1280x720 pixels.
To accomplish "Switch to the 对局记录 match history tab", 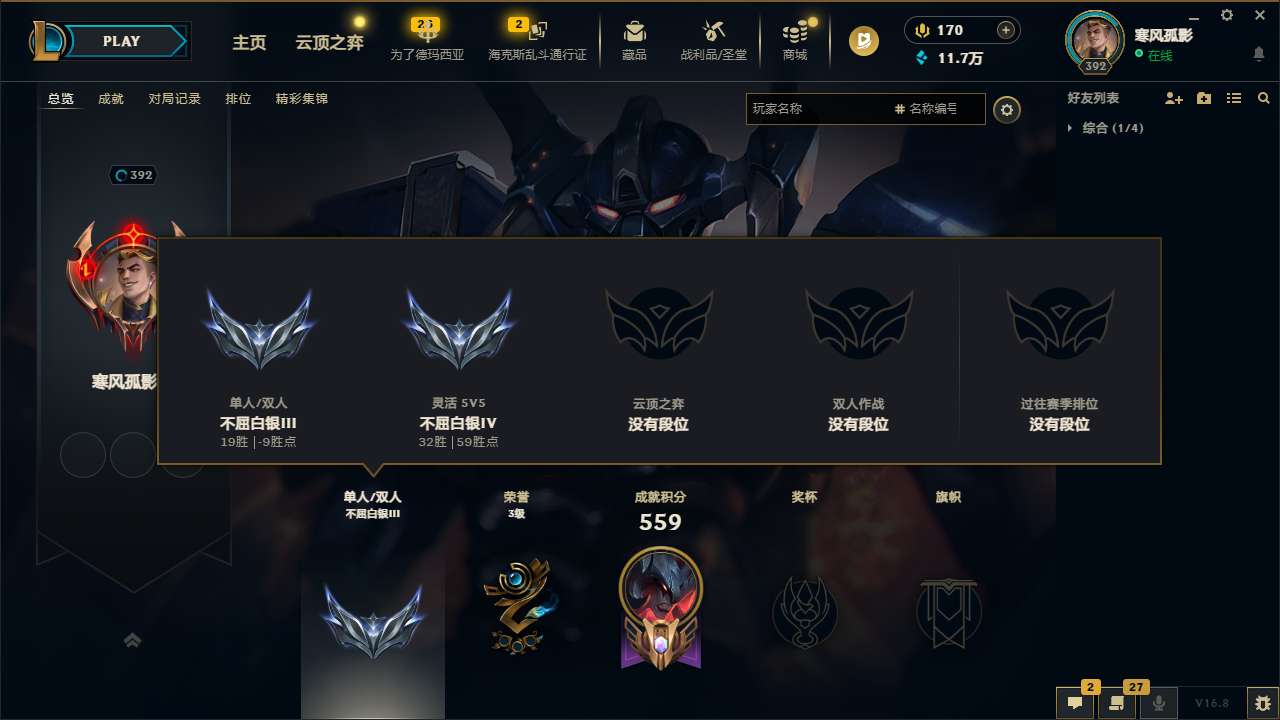I will pos(174,98).
